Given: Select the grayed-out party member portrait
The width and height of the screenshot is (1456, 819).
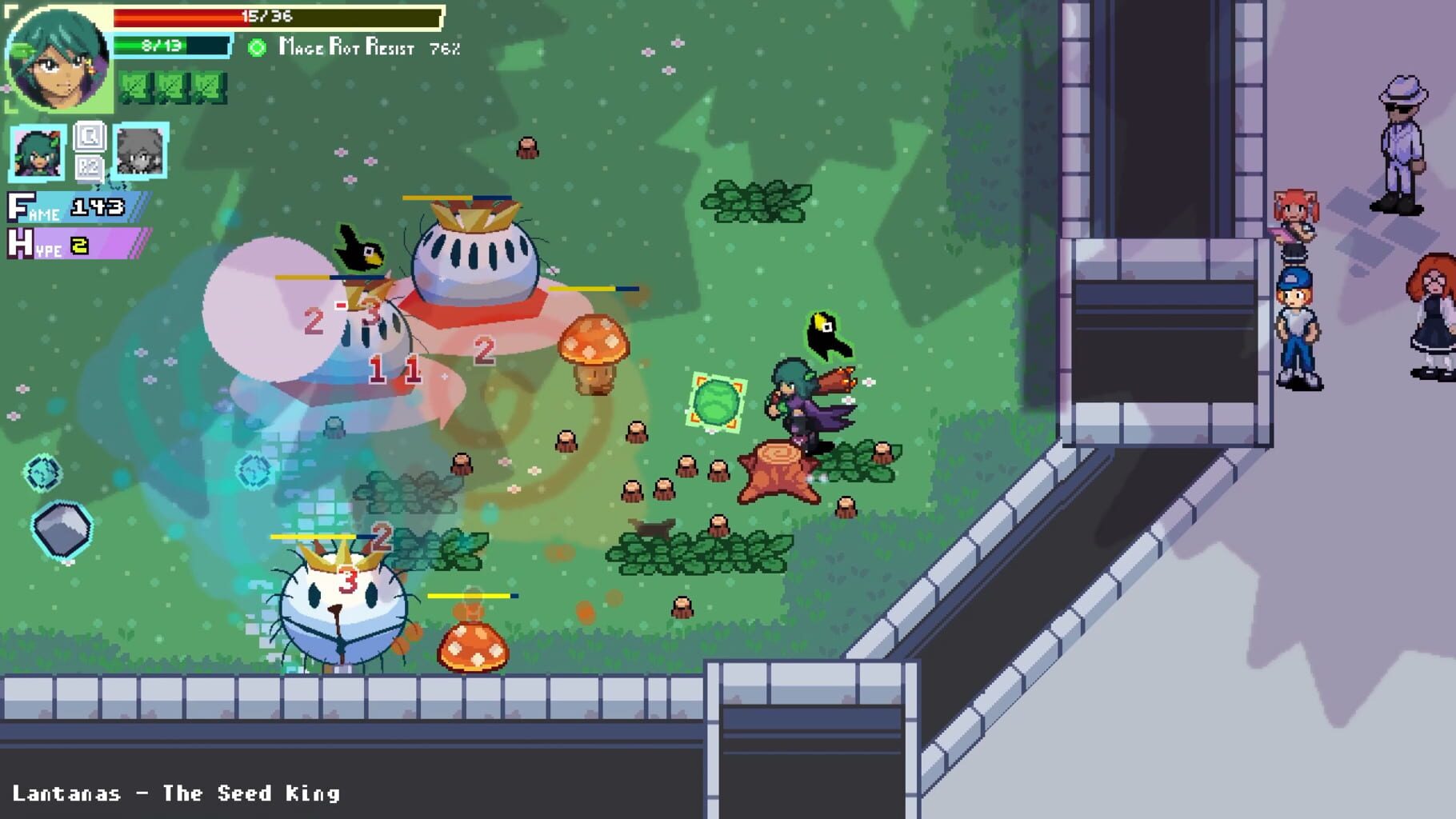Looking at the screenshot, I should click(x=141, y=153).
